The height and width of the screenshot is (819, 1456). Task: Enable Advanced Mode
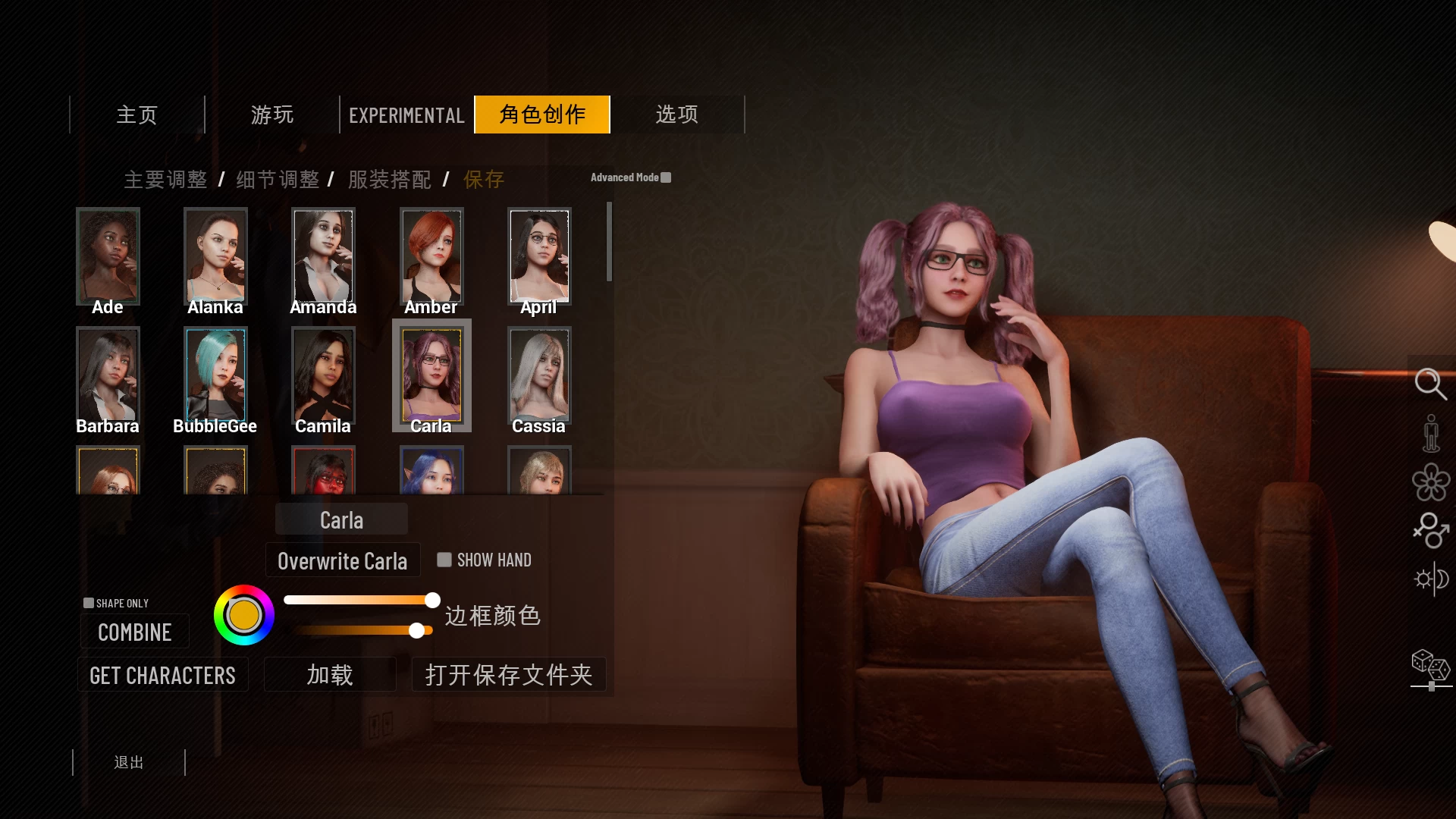click(x=666, y=177)
